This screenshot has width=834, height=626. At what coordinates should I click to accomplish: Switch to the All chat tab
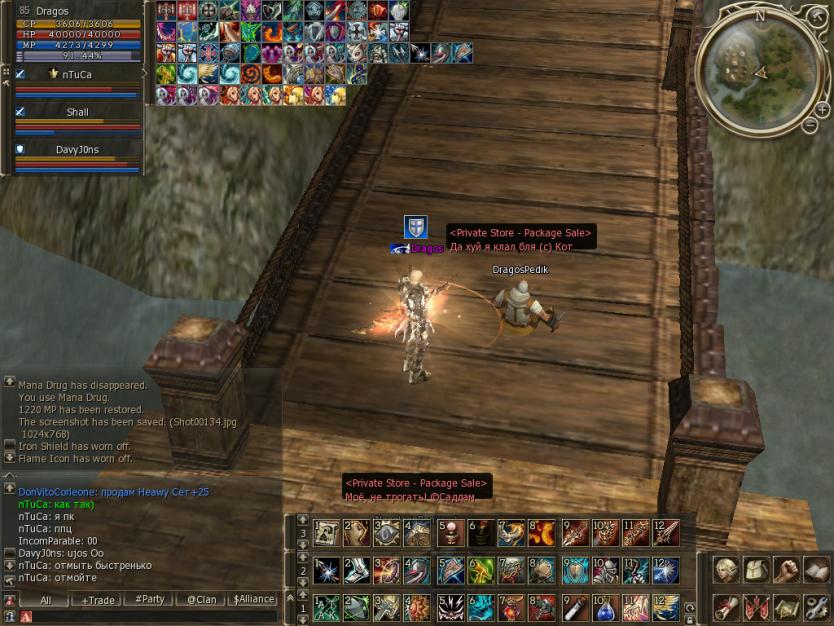tap(46, 600)
